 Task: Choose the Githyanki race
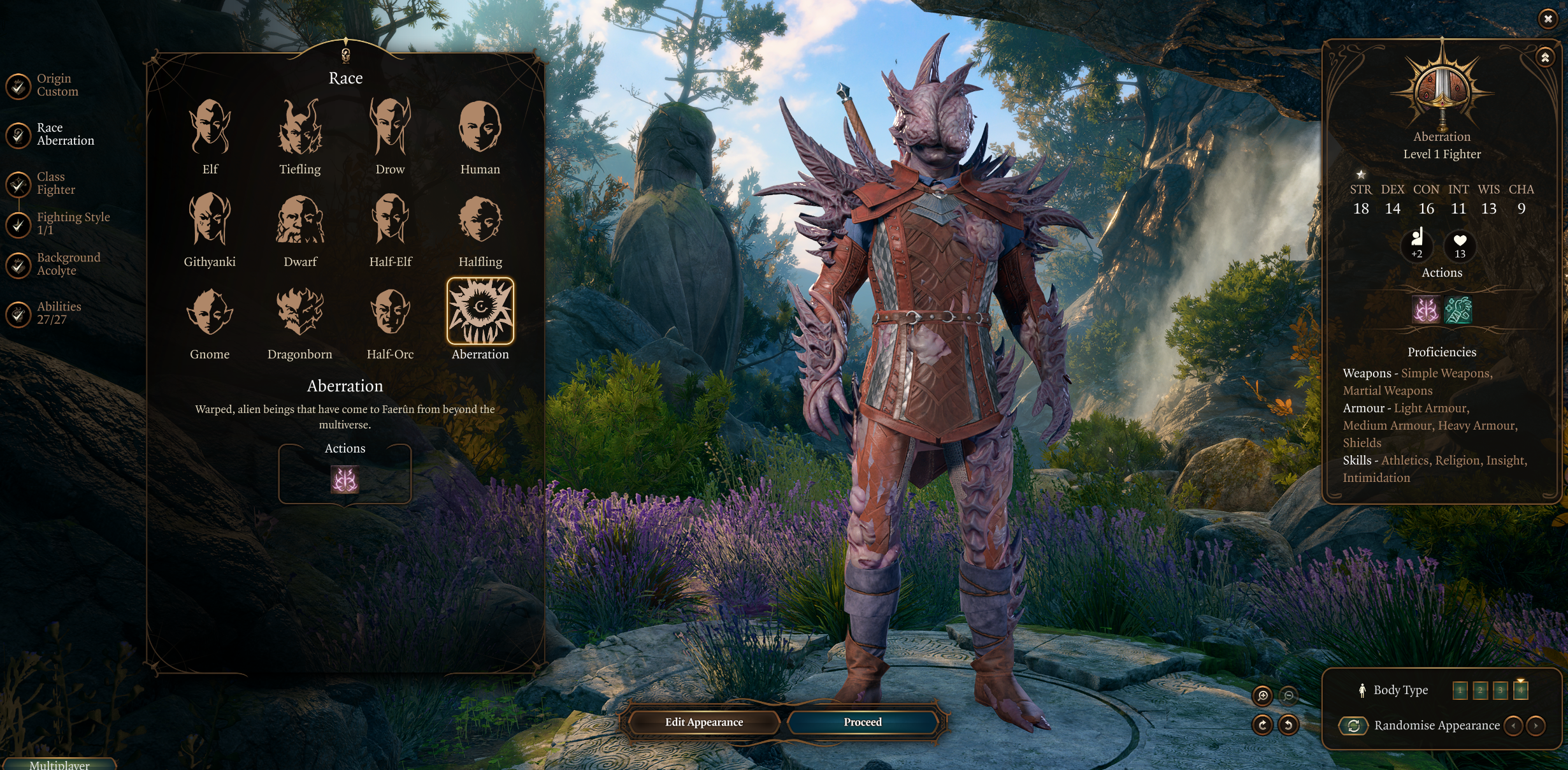click(210, 220)
